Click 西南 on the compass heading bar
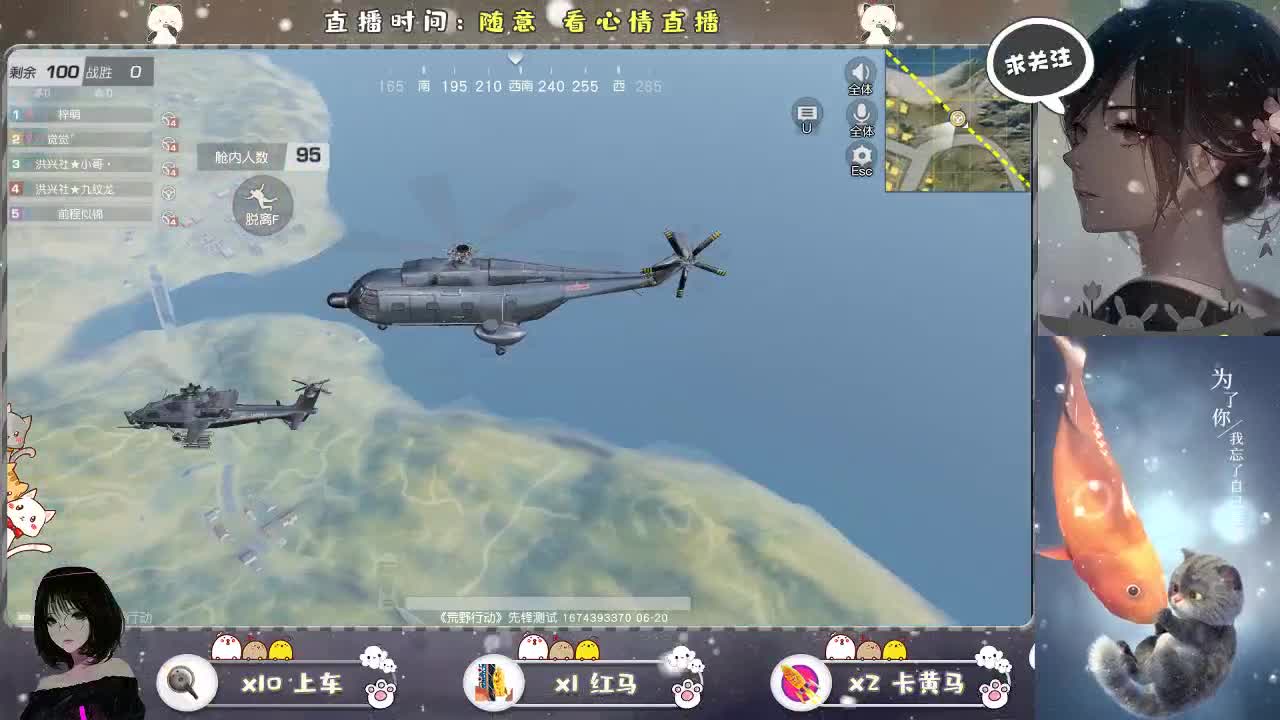This screenshot has height=720, width=1280. coord(521,87)
